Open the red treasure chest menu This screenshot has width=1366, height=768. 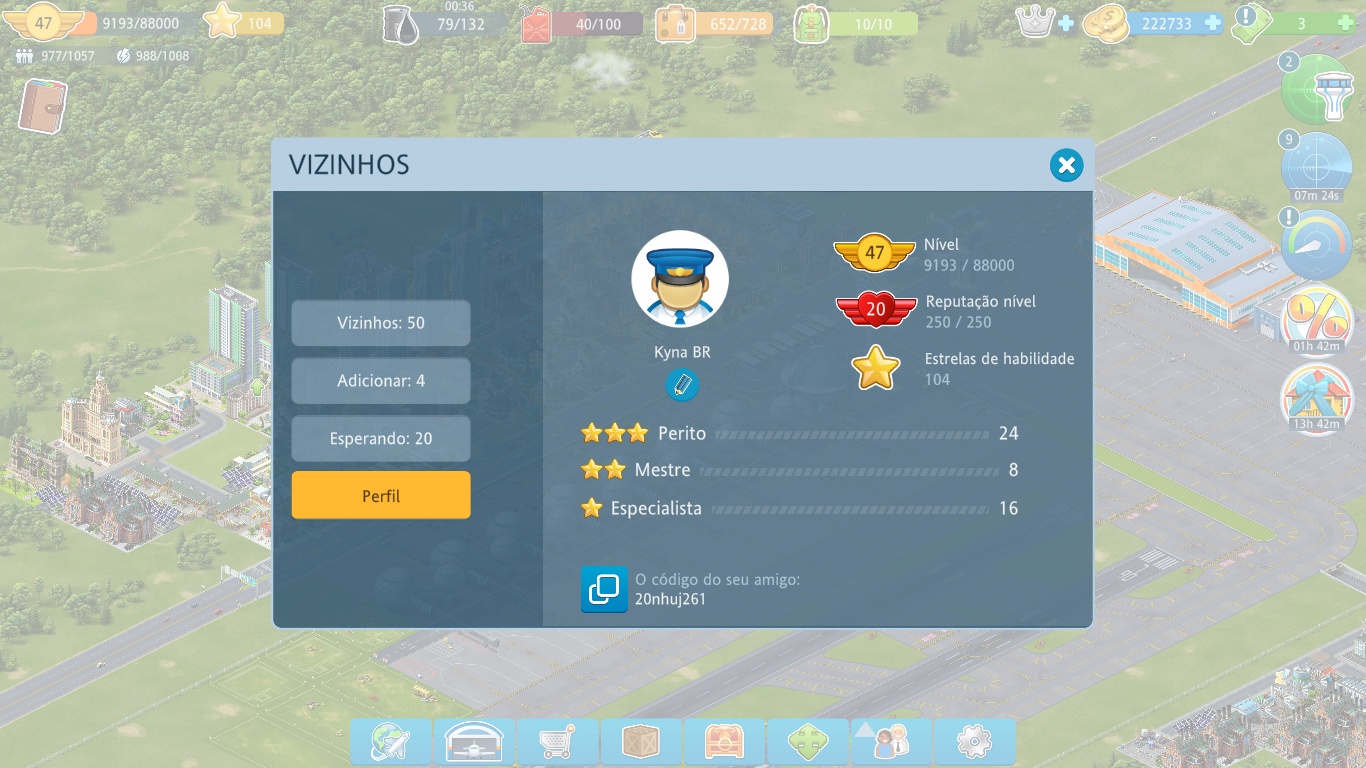pyautogui.click(x=724, y=742)
